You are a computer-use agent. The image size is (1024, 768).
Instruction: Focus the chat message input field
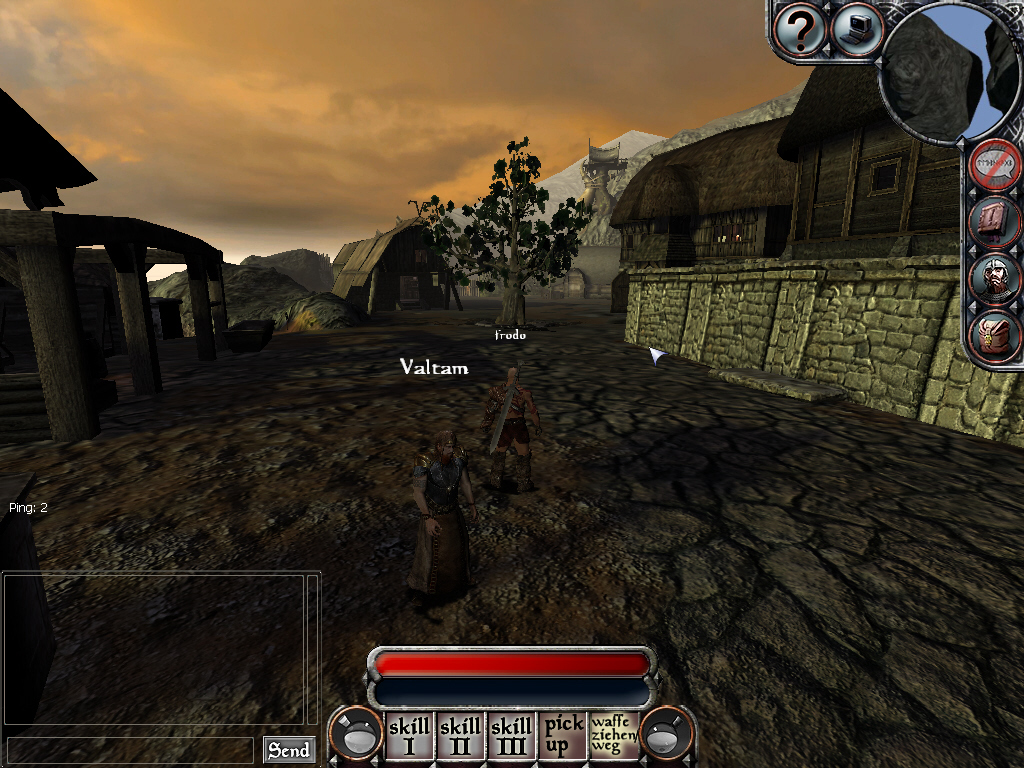130,750
